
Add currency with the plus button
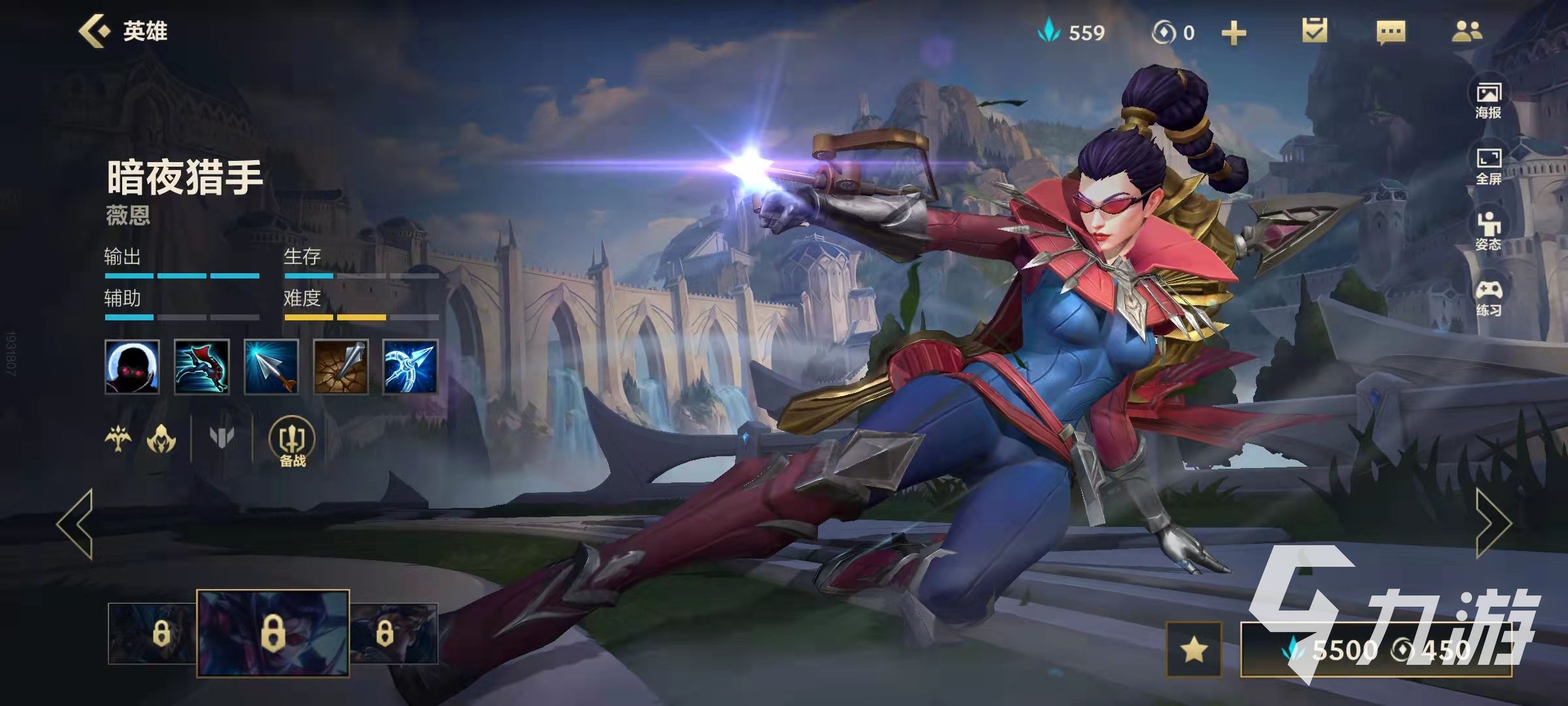(x=1233, y=33)
